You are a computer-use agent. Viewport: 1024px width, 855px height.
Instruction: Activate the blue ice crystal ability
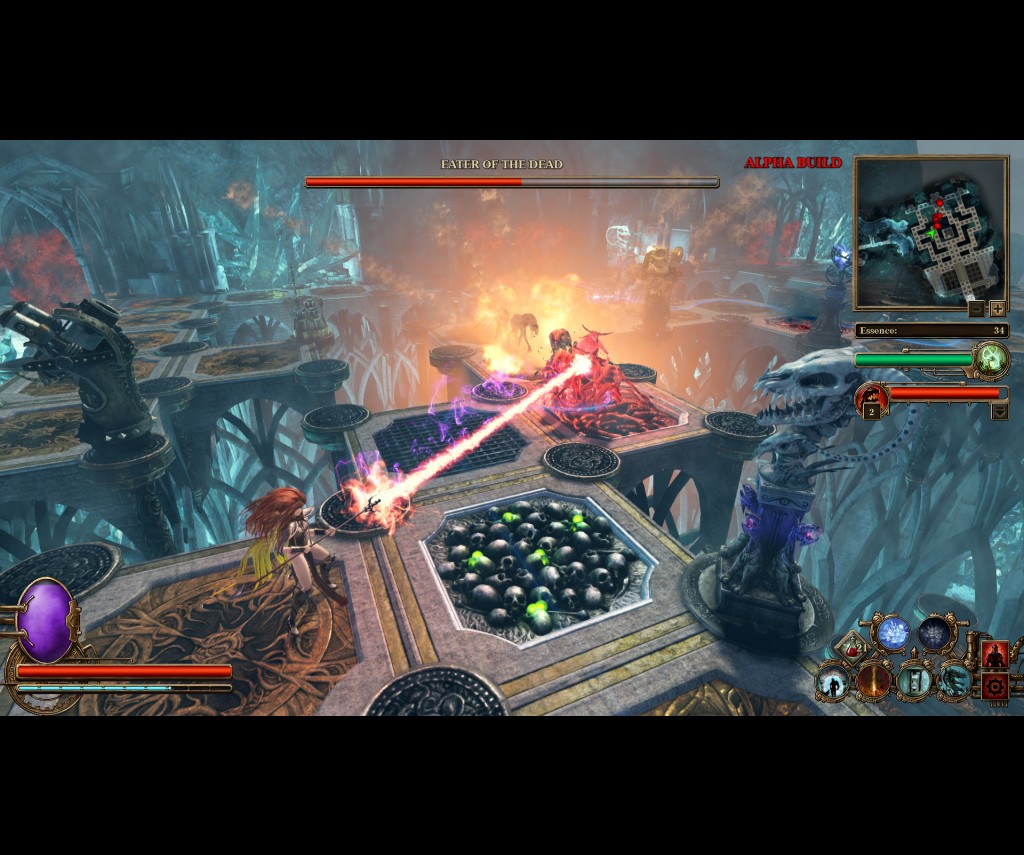[893, 633]
